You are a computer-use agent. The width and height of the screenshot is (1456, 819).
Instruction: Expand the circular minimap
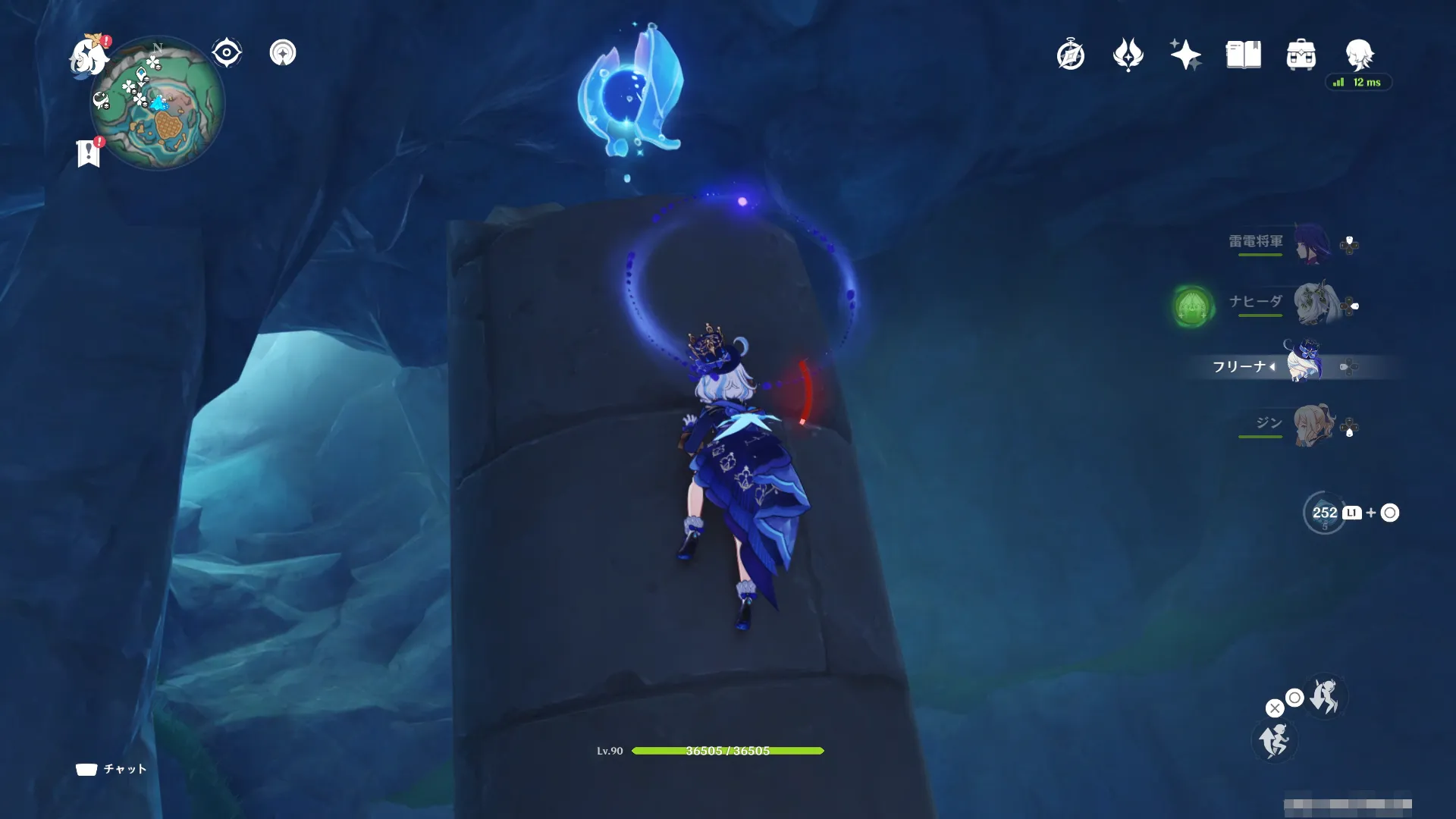tap(159, 104)
